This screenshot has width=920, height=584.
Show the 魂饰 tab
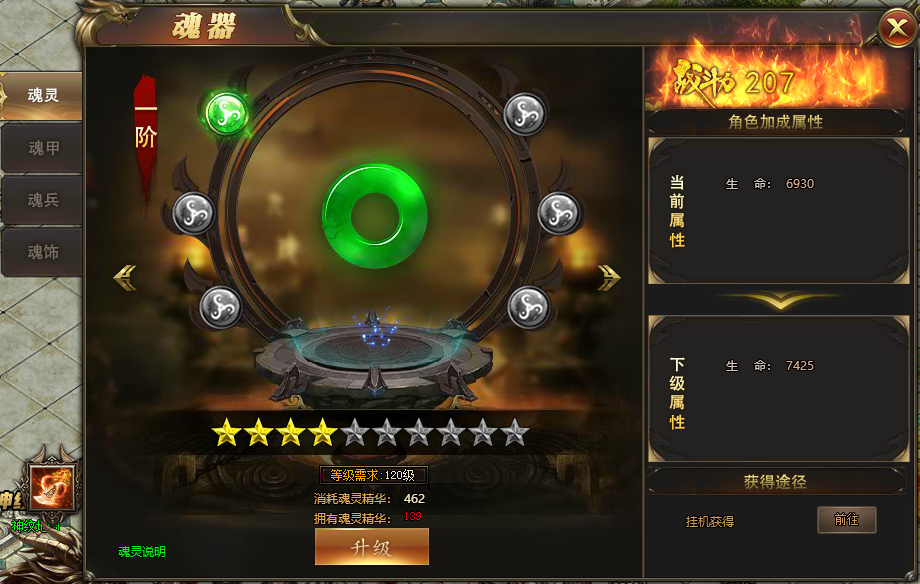(42, 252)
